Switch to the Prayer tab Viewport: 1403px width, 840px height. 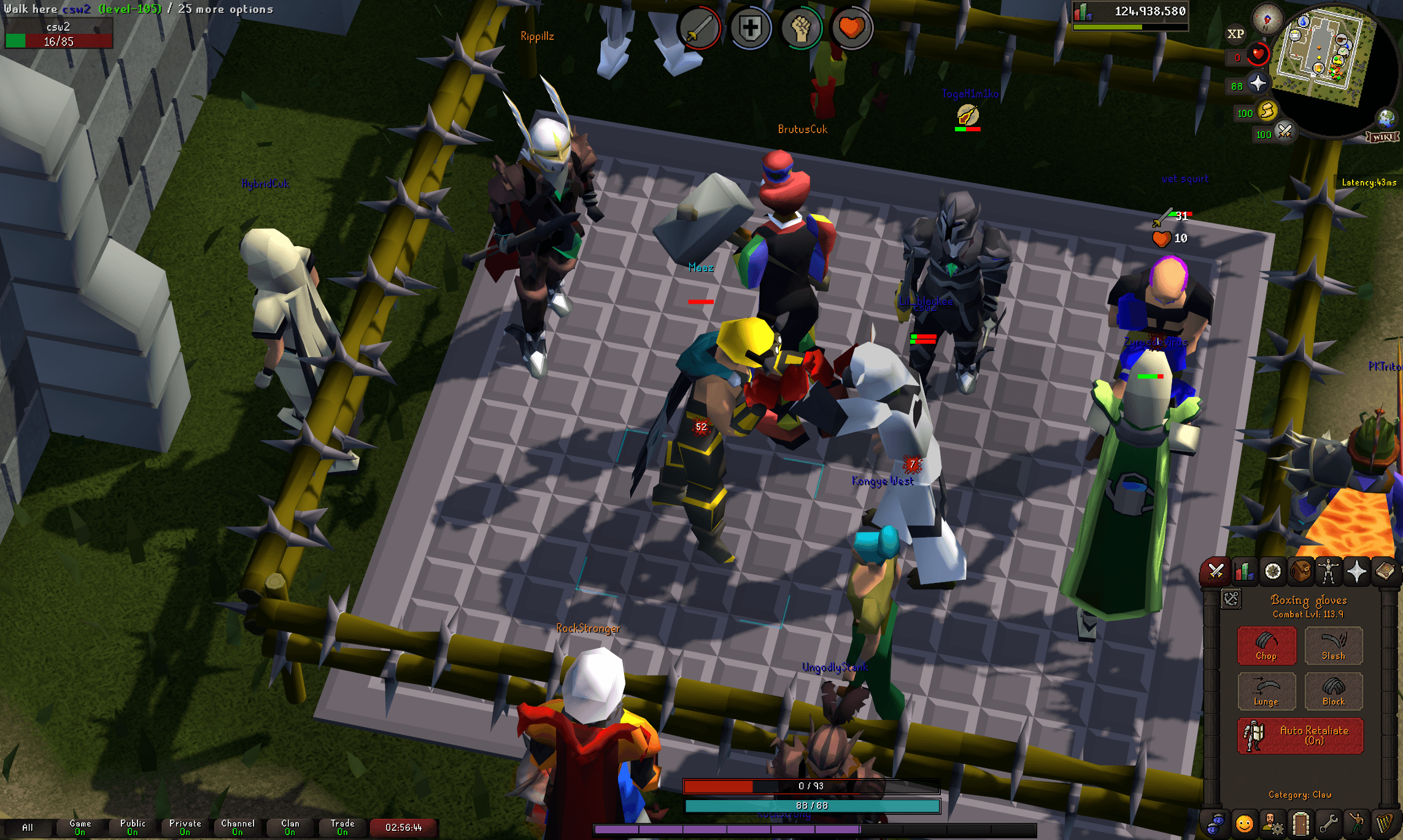(1356, 571)
